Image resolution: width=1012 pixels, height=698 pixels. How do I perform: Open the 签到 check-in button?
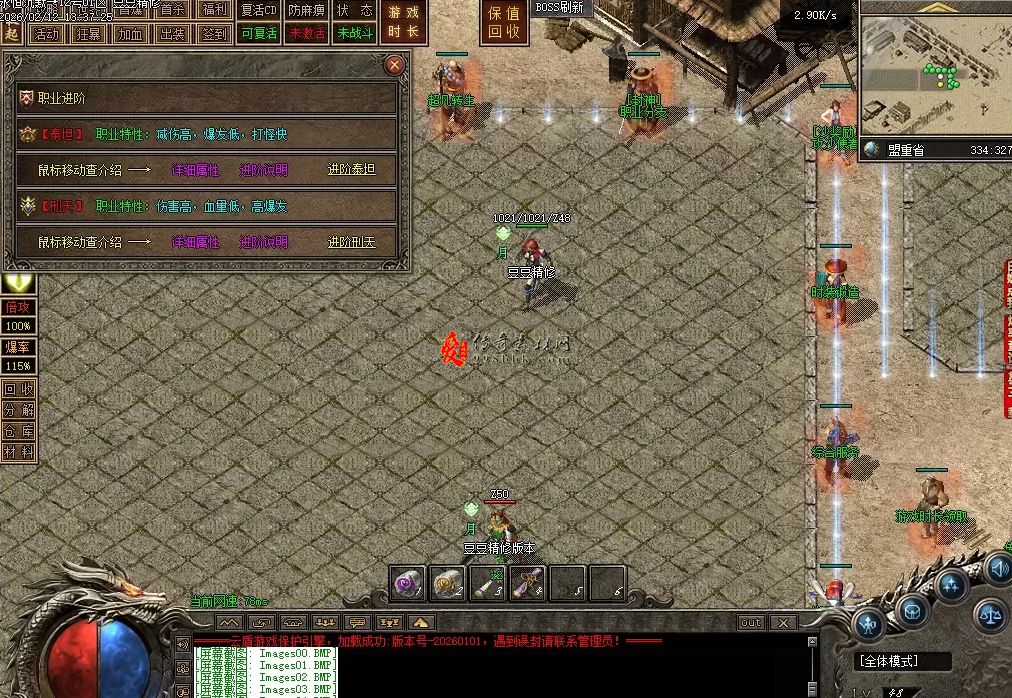(x=214, y=34)
